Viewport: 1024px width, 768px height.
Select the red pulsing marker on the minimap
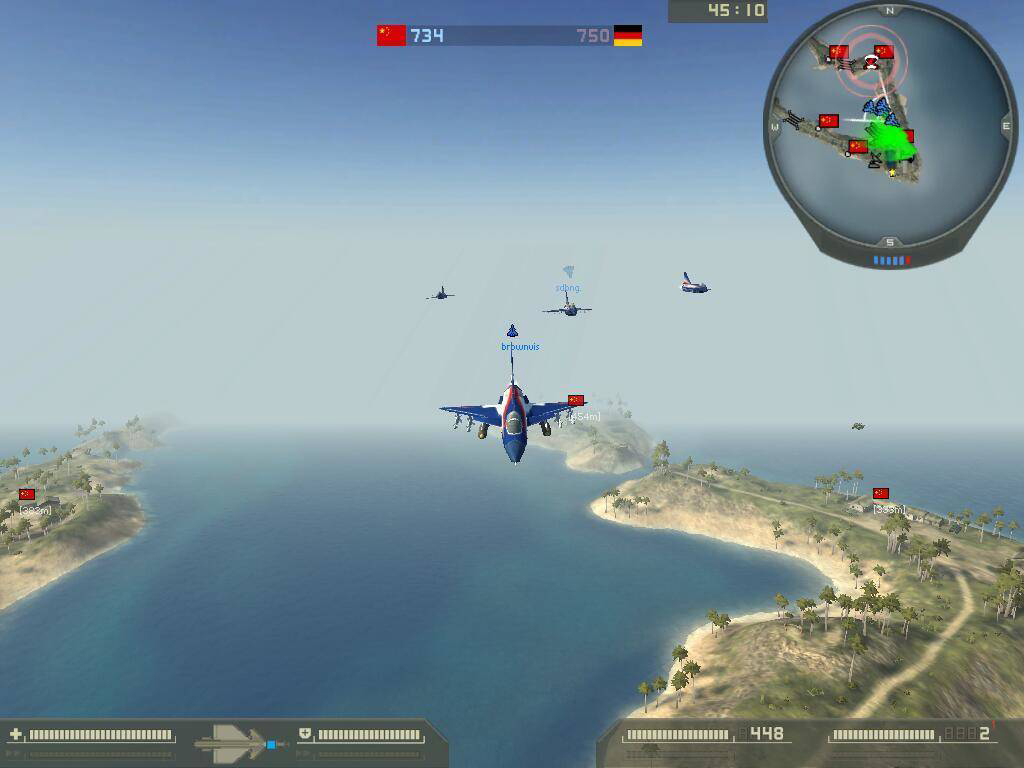click(x=872, y=63)
